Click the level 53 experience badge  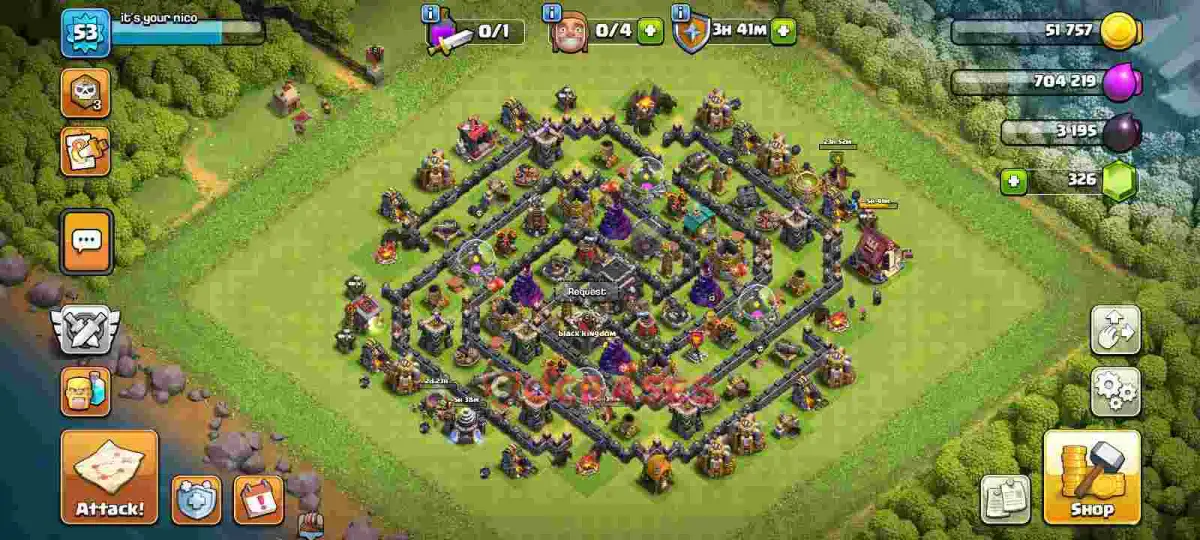coord(85,33)
